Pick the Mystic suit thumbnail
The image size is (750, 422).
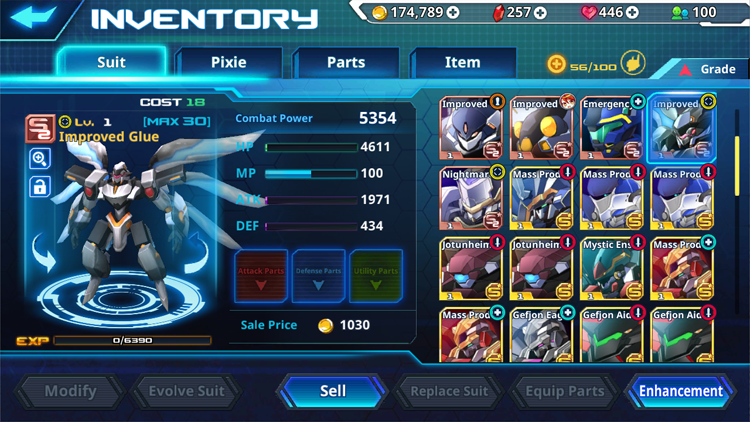612,269
